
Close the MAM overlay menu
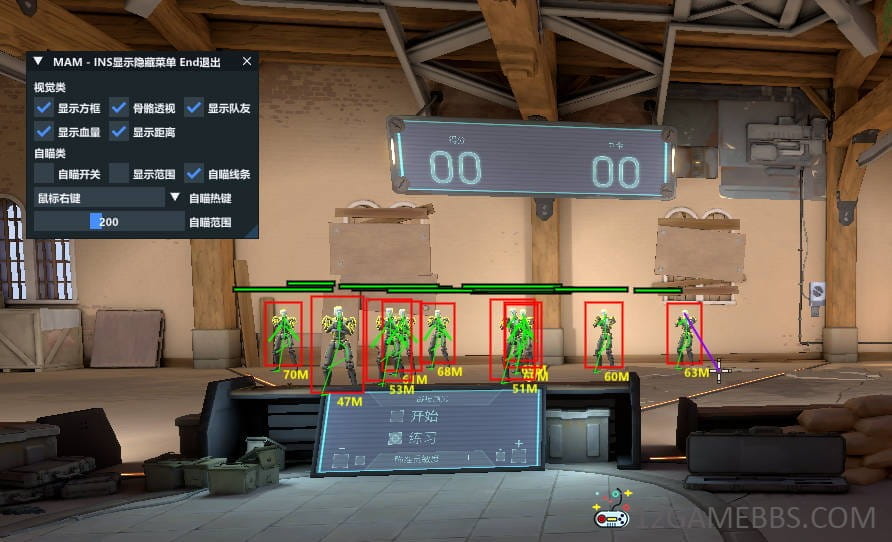coord(247,61)
